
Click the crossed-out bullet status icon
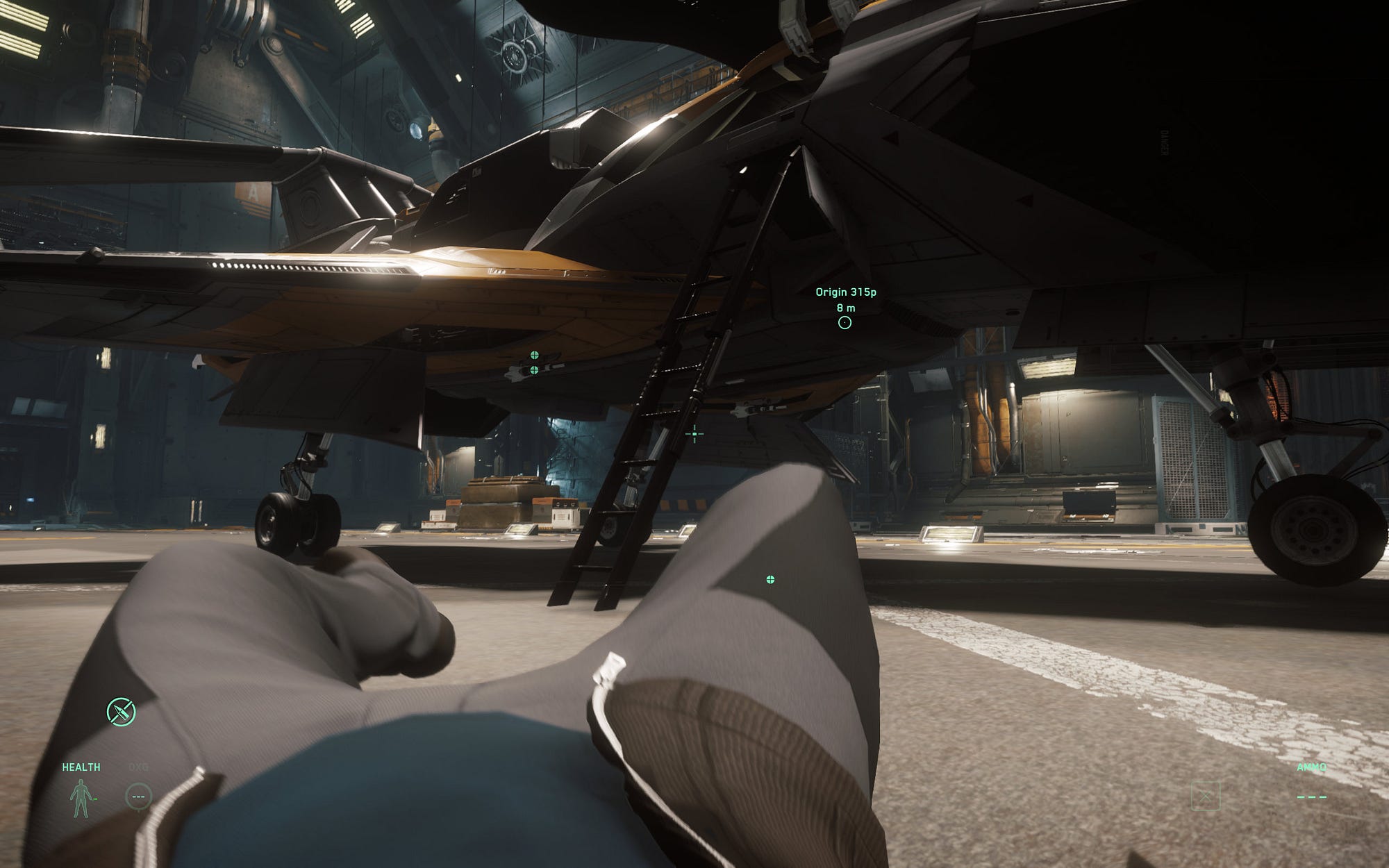121,712
